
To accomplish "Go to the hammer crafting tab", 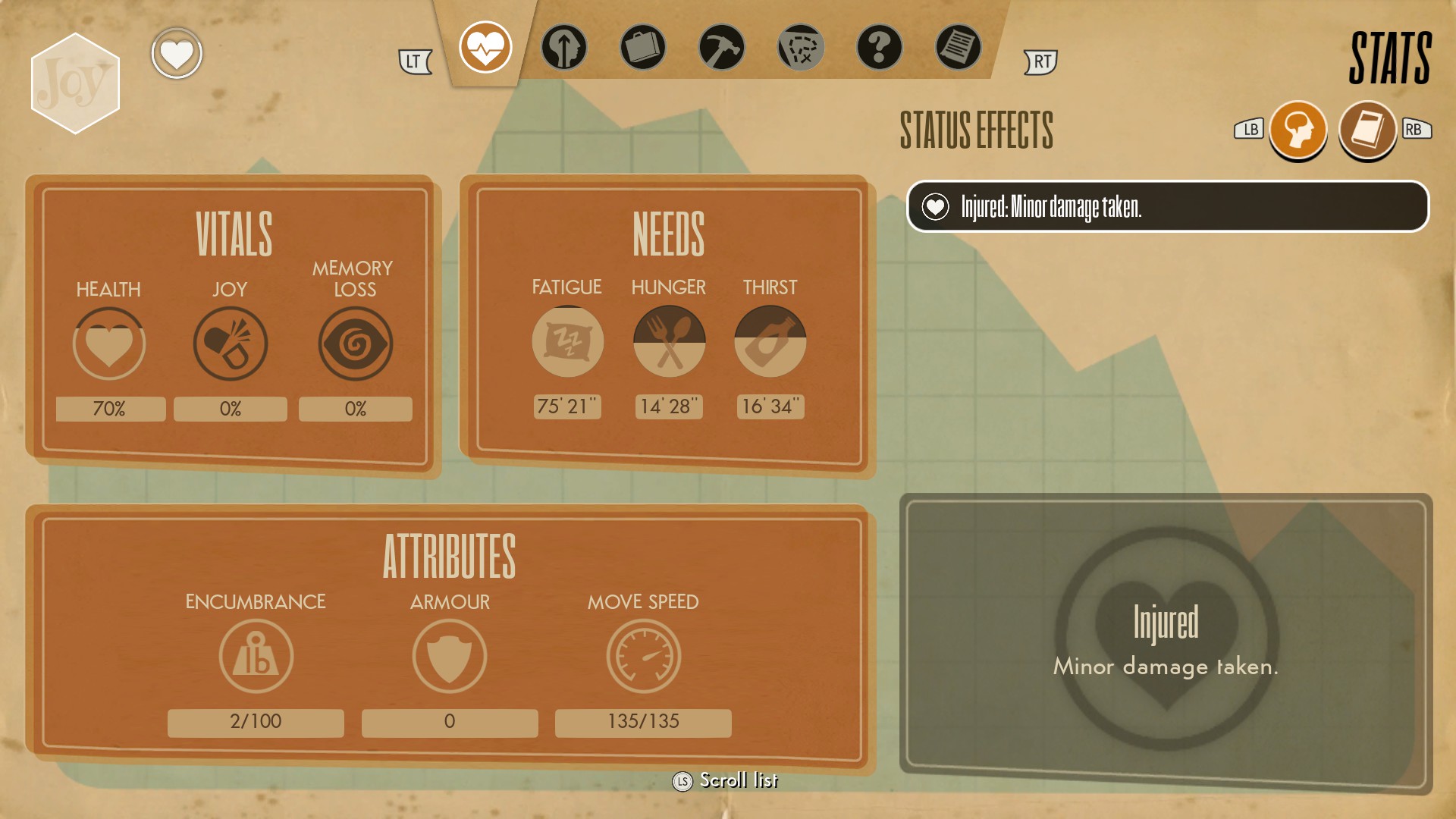I will 722,47.
